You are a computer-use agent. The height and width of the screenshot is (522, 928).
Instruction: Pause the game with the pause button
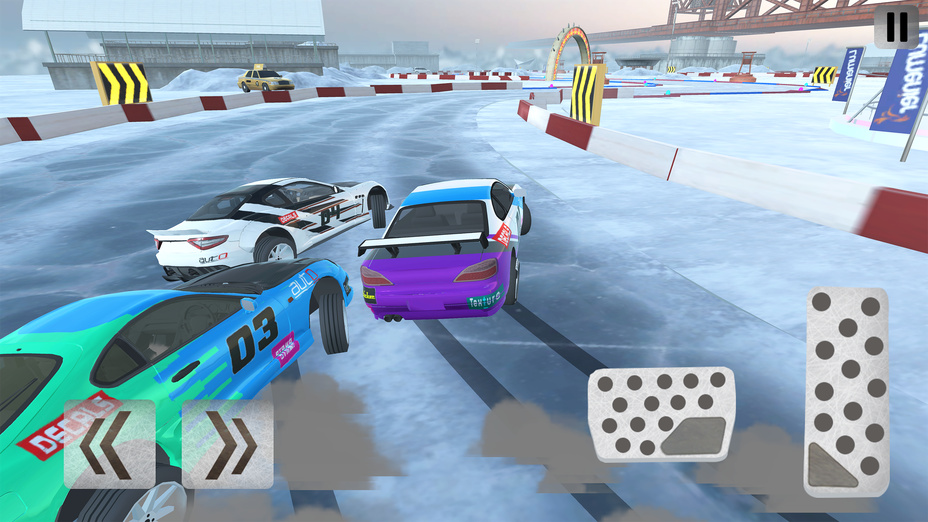[x=896, y=27]
